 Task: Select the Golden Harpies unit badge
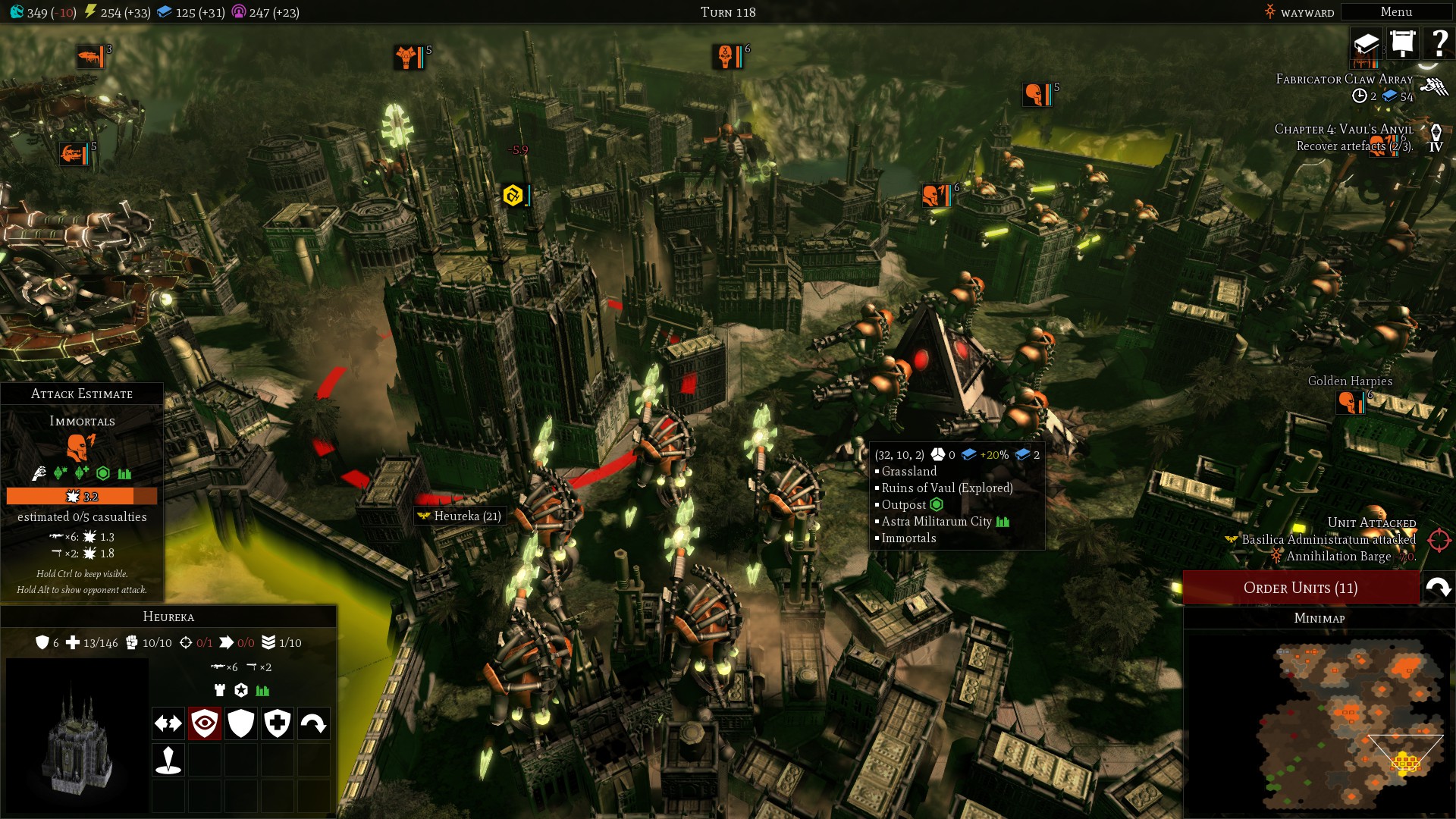pos(1350,402)
